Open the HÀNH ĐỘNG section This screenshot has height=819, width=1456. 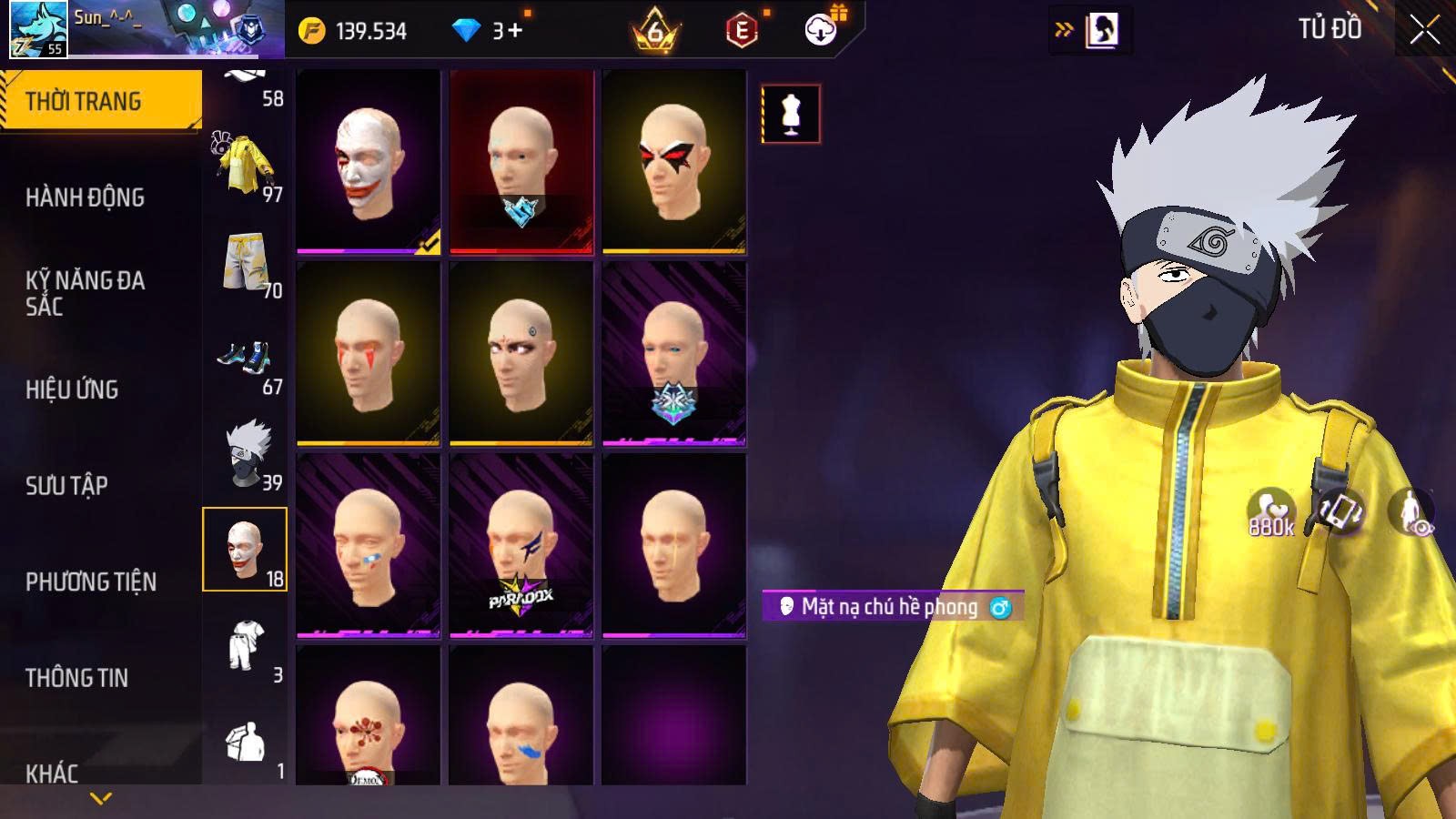(x=85, y=197)
